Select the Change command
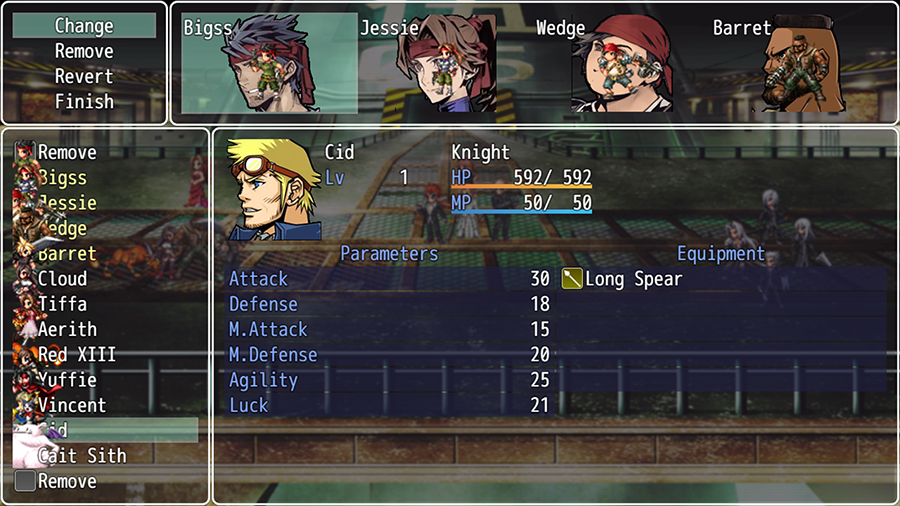Screen dimensions: 900x506 pyautogui.click(x=84, y=26)
